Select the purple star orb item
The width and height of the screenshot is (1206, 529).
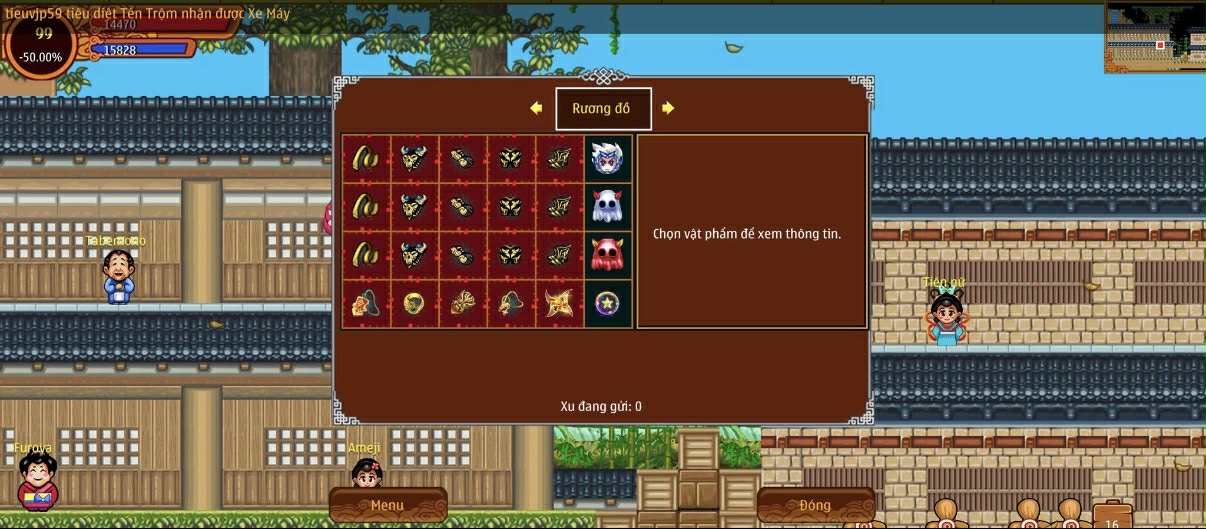[x=608, y=303]
